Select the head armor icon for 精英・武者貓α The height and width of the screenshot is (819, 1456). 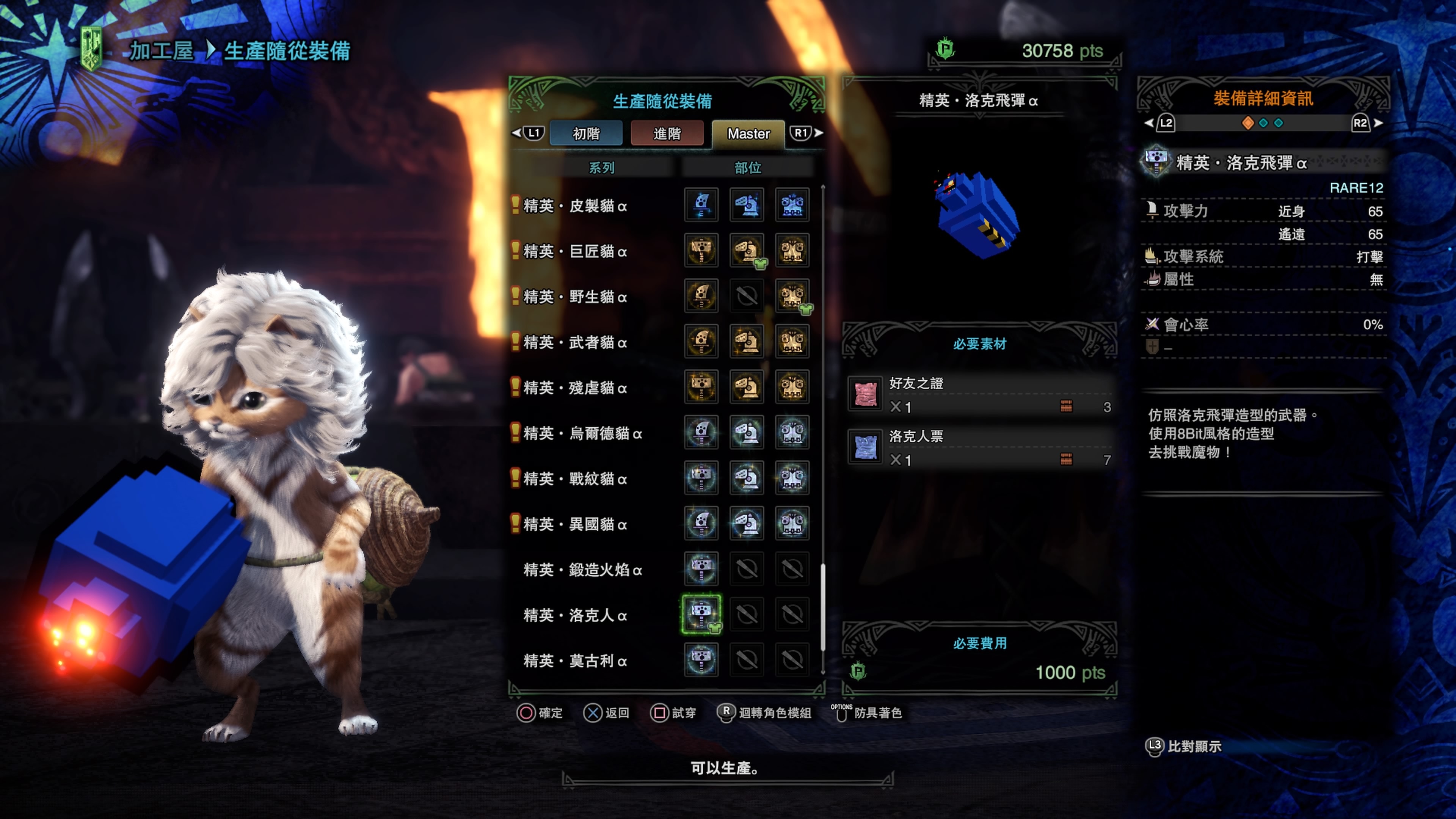747,342
